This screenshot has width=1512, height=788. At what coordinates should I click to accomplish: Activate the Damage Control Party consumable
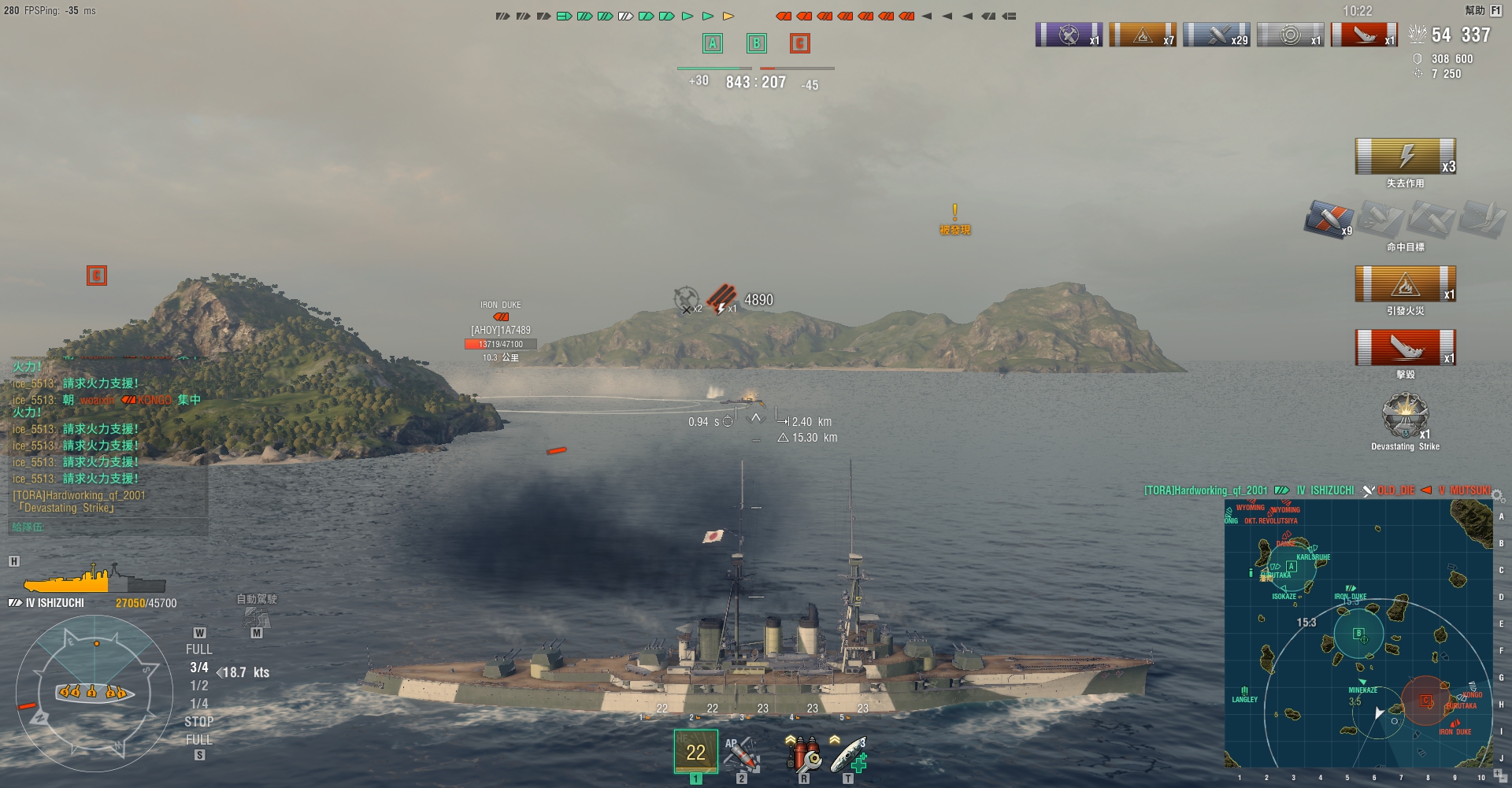(x=802, y=753)
